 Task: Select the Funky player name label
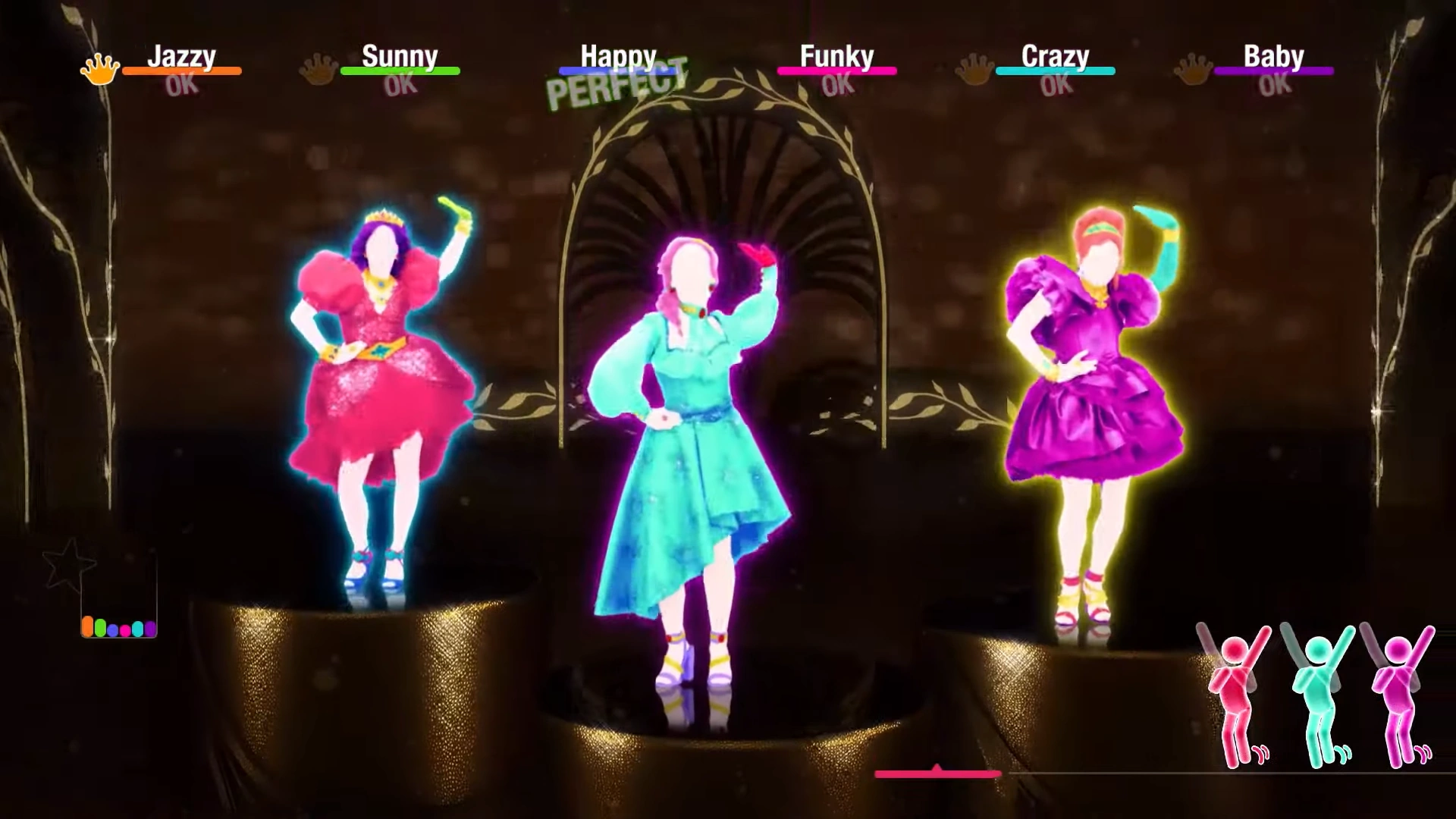tap(838, 55)
